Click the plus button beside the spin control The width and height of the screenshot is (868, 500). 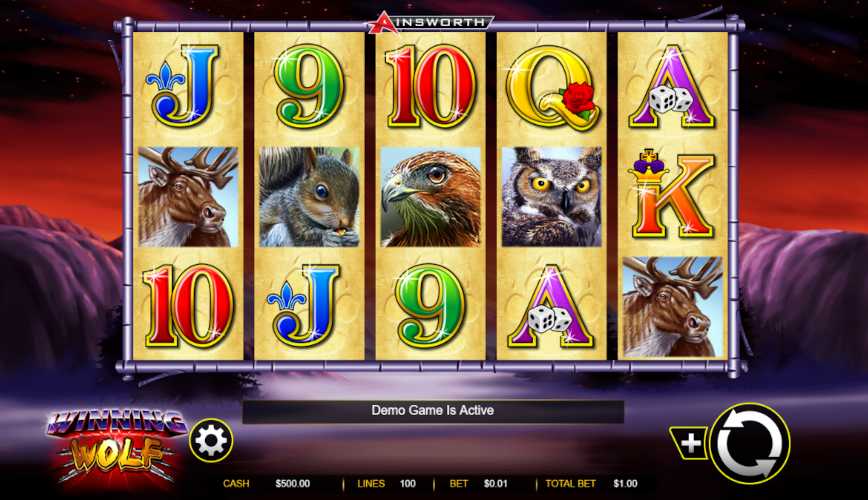(692, 441)
